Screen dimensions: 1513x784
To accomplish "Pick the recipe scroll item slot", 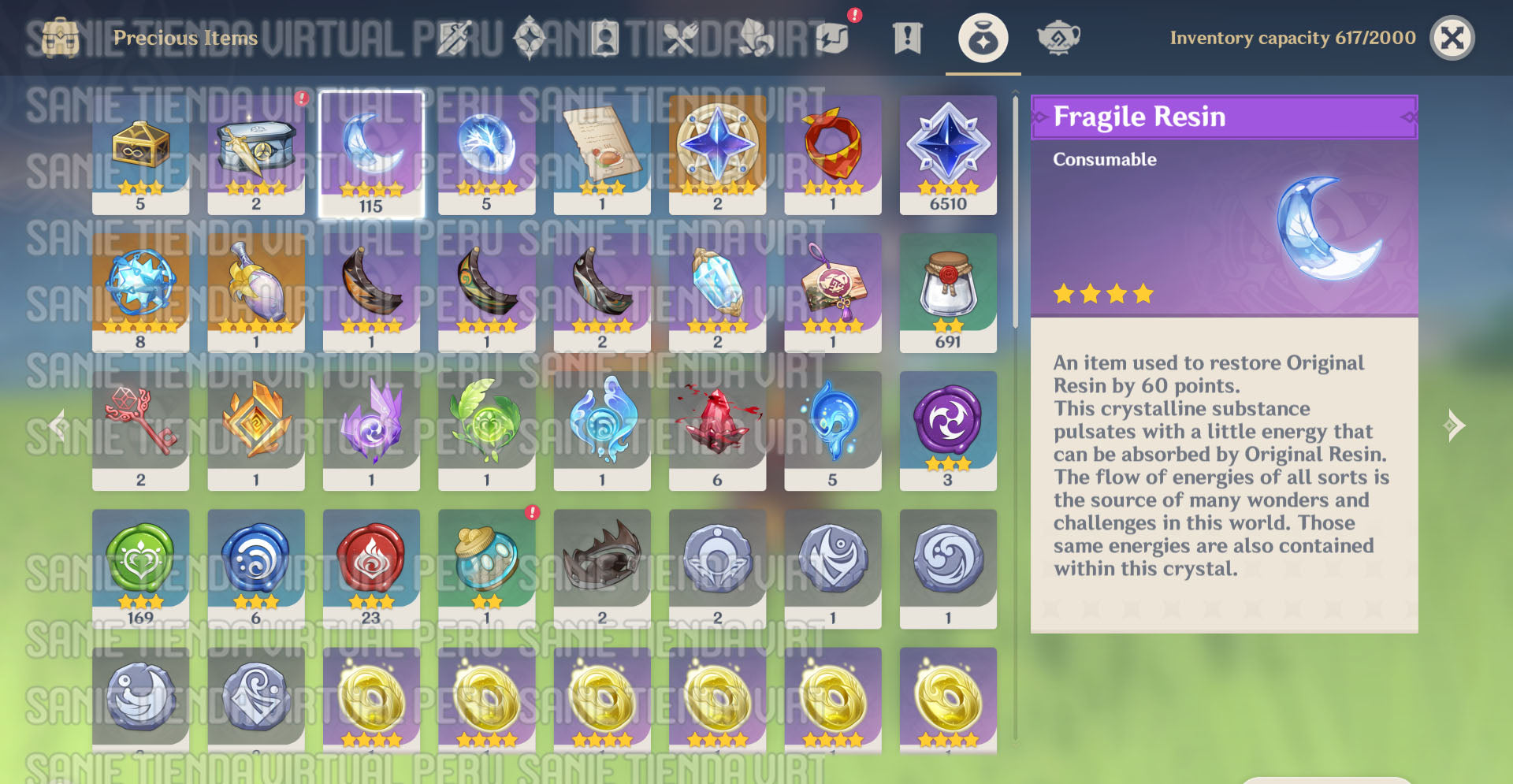I will point(602,154).
